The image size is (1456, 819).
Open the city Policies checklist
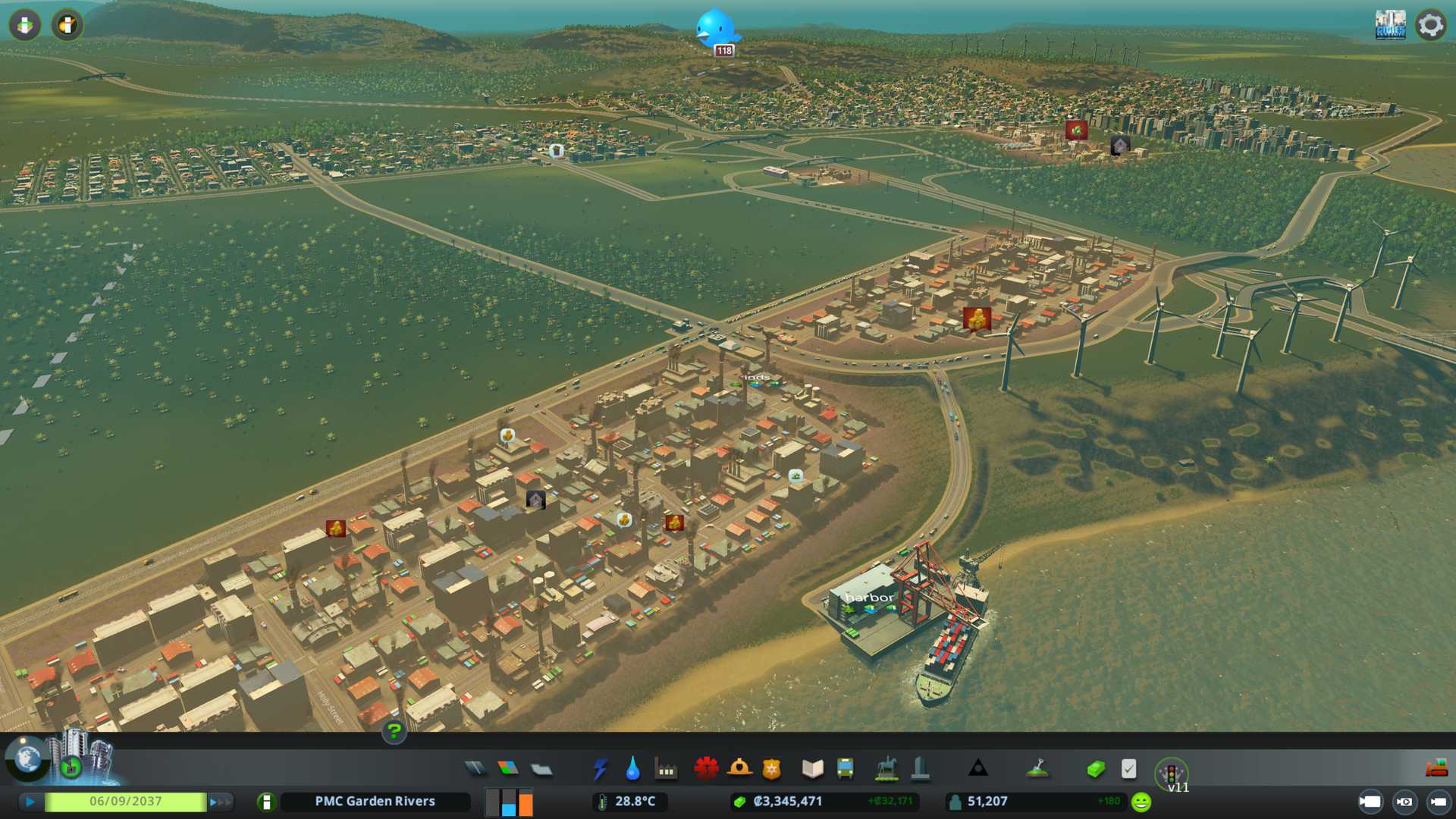pyautogui.click(x=1128, y=769)
